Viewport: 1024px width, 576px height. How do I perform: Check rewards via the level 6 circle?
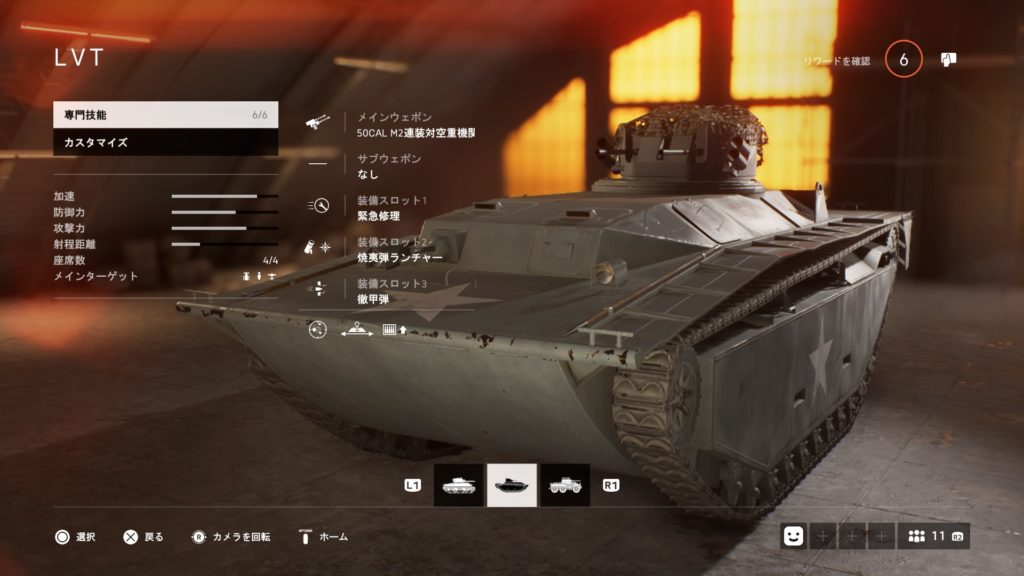904,60
